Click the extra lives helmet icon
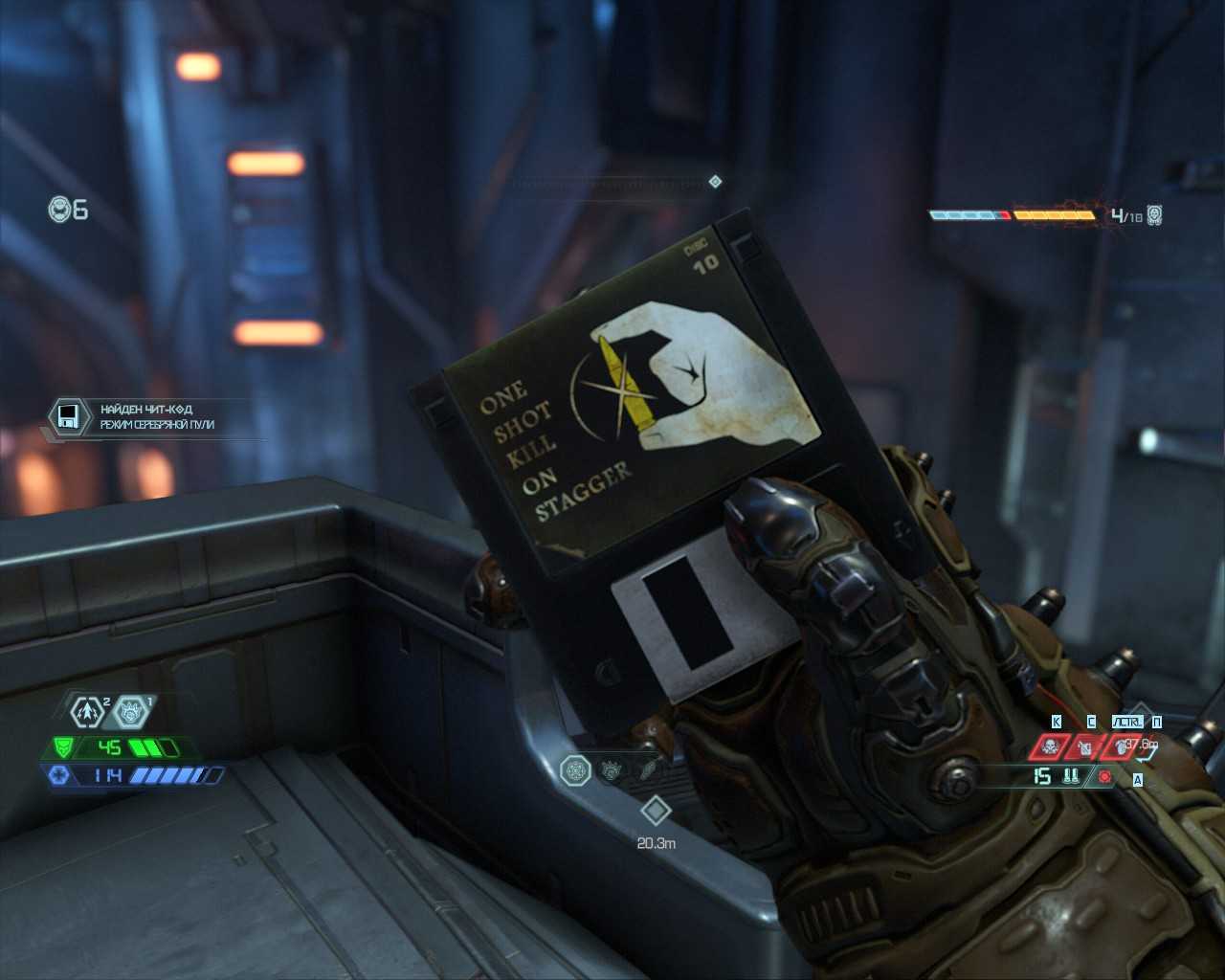 click(x=61, y=209)
